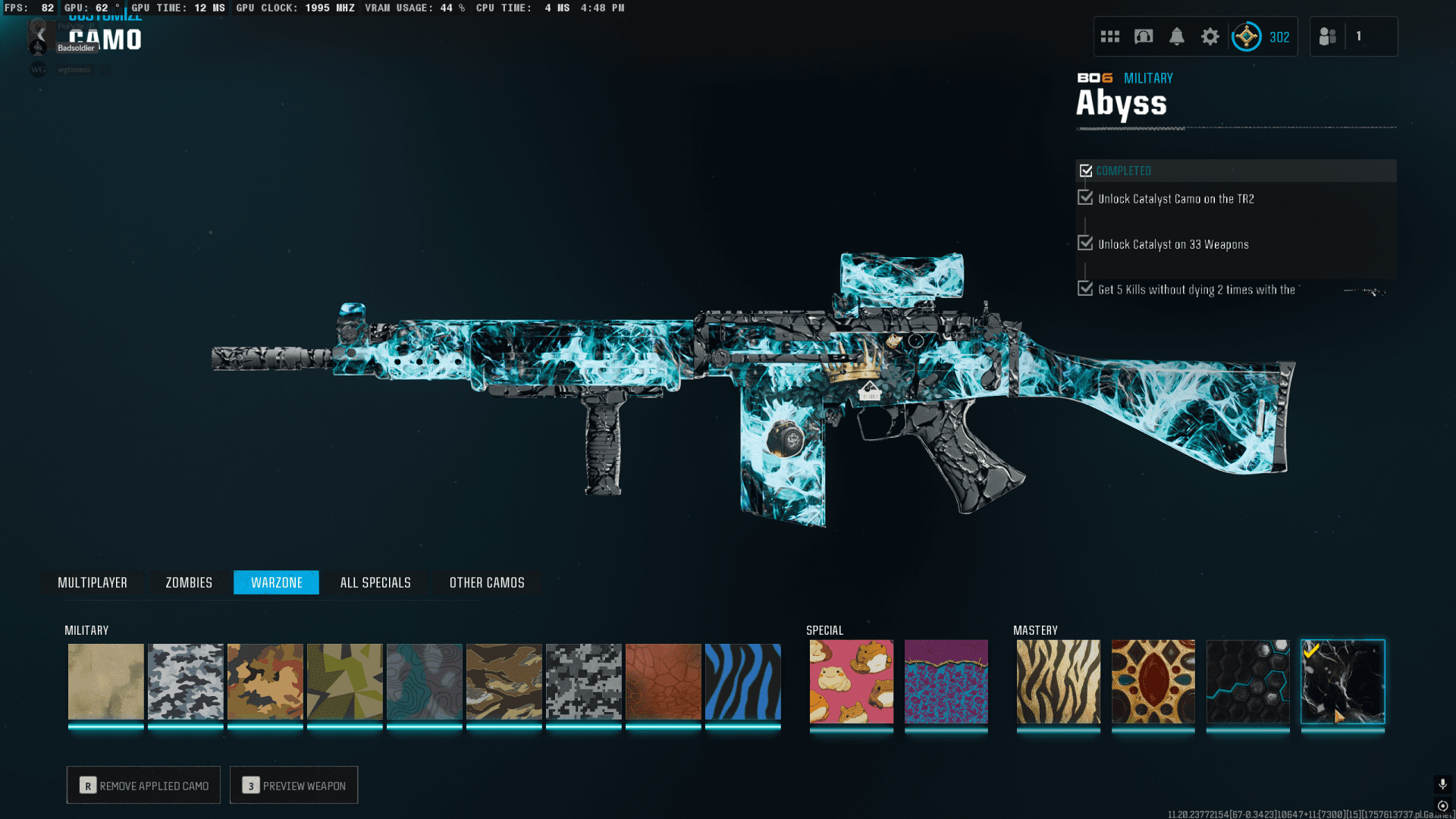Preview the weapon with this camo

(x=293, y=786)
